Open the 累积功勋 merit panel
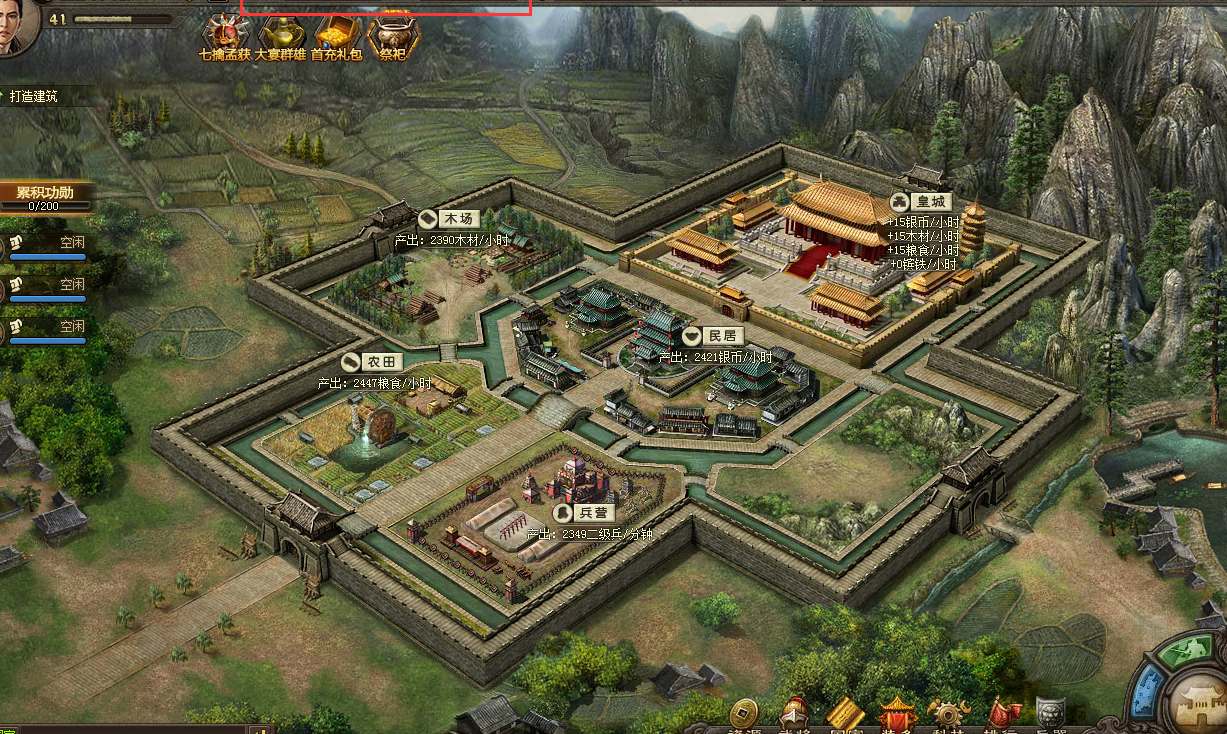 pyautogui.click(x=44, y=194)
